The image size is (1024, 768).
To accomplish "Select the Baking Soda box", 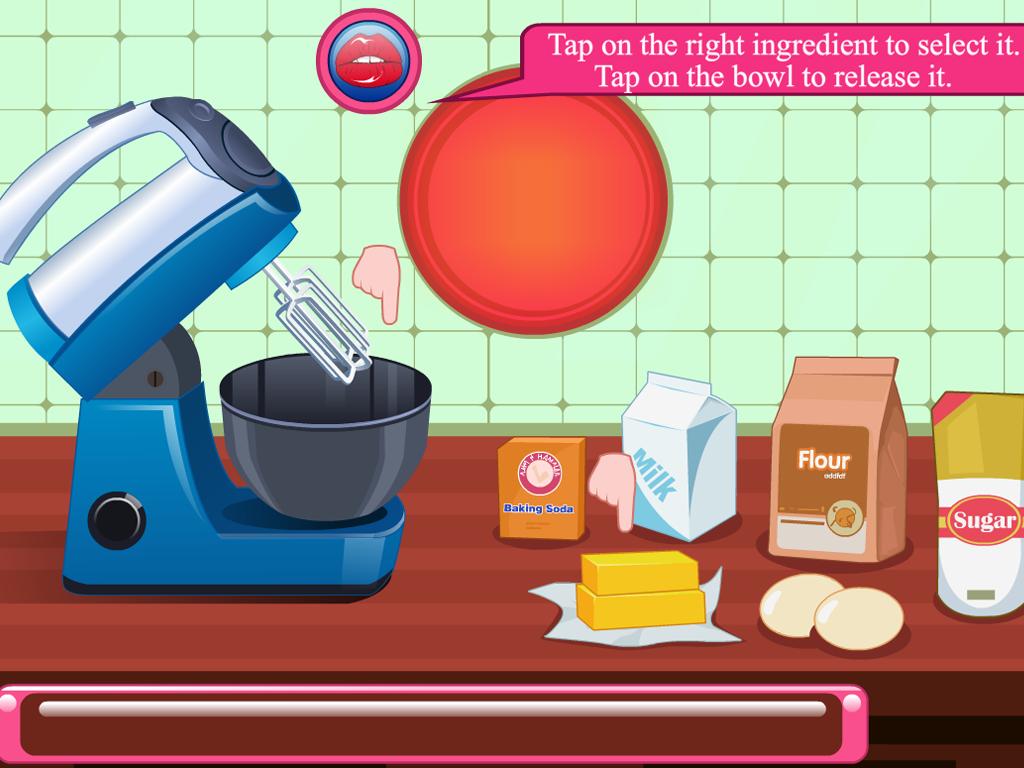I will [540, 491].
